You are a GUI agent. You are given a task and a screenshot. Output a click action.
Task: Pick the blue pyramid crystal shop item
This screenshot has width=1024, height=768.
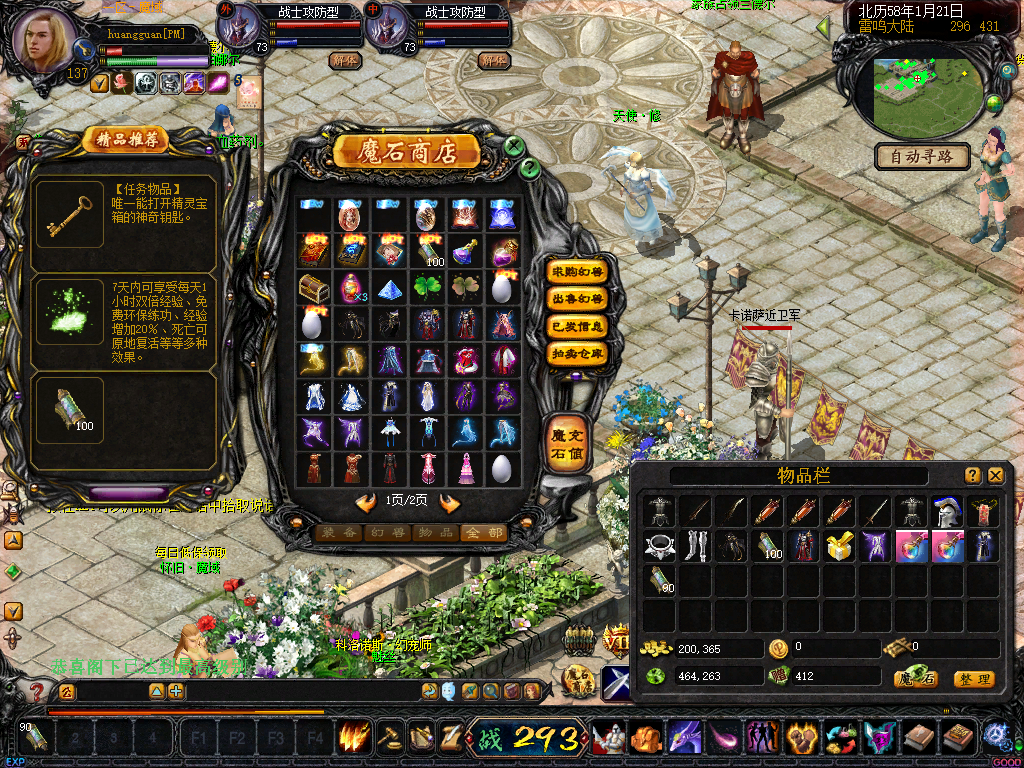389,287
